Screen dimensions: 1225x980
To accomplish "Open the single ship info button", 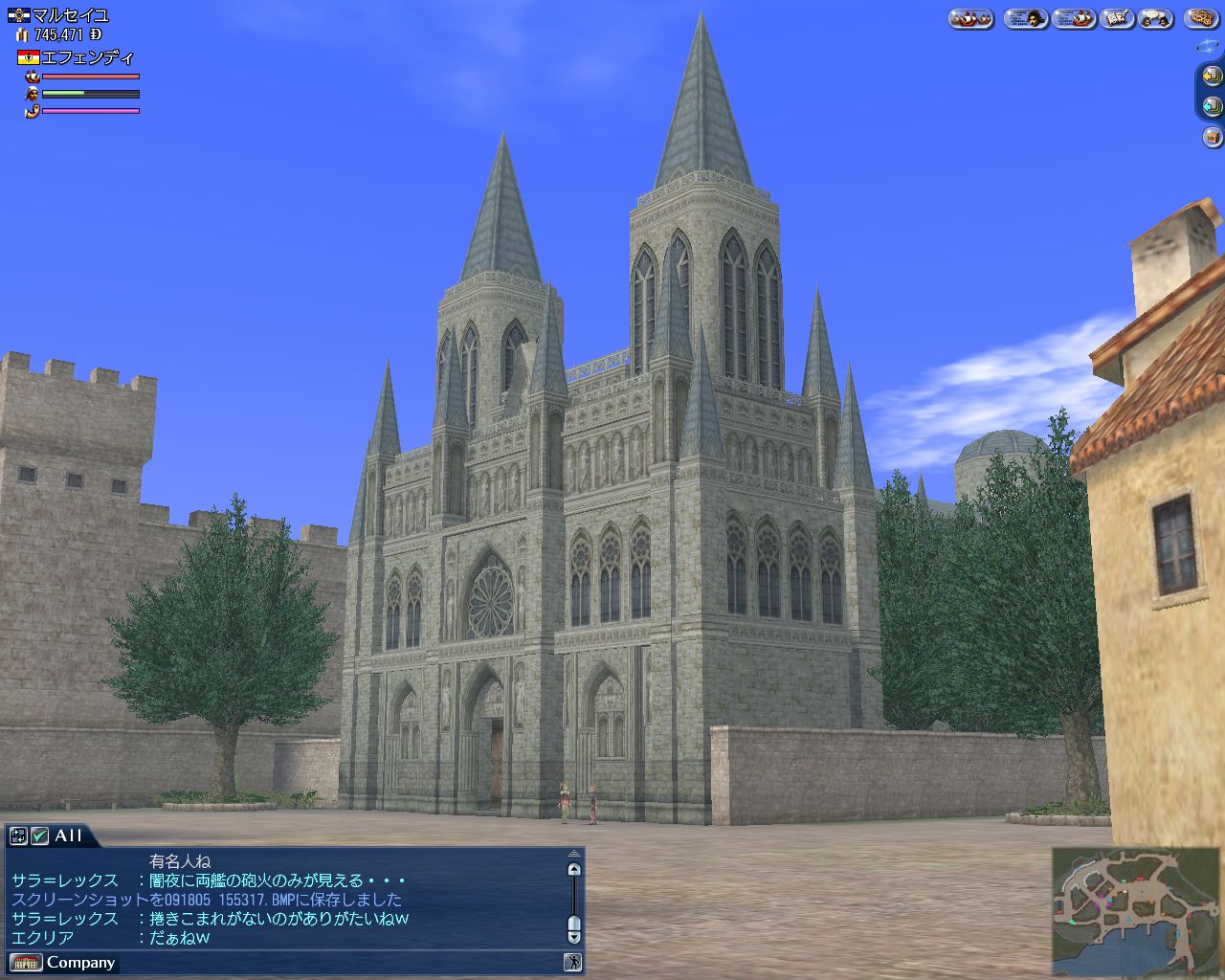I will pos(1073,18).
